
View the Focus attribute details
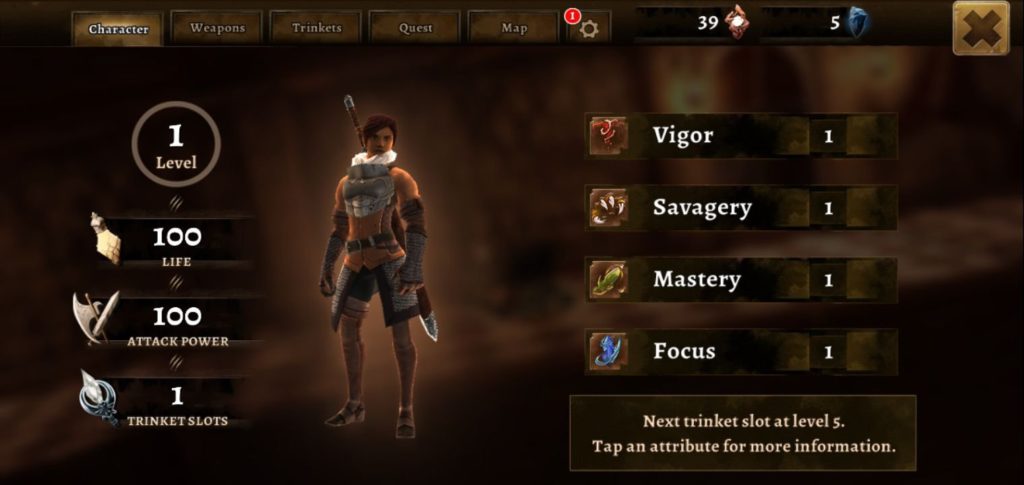point(741,352)
